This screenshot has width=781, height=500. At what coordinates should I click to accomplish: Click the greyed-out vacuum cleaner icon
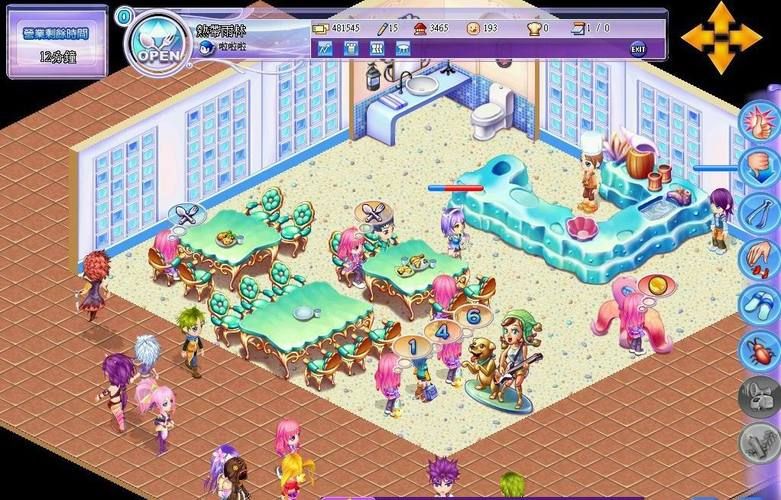click(x=759, y=396)
